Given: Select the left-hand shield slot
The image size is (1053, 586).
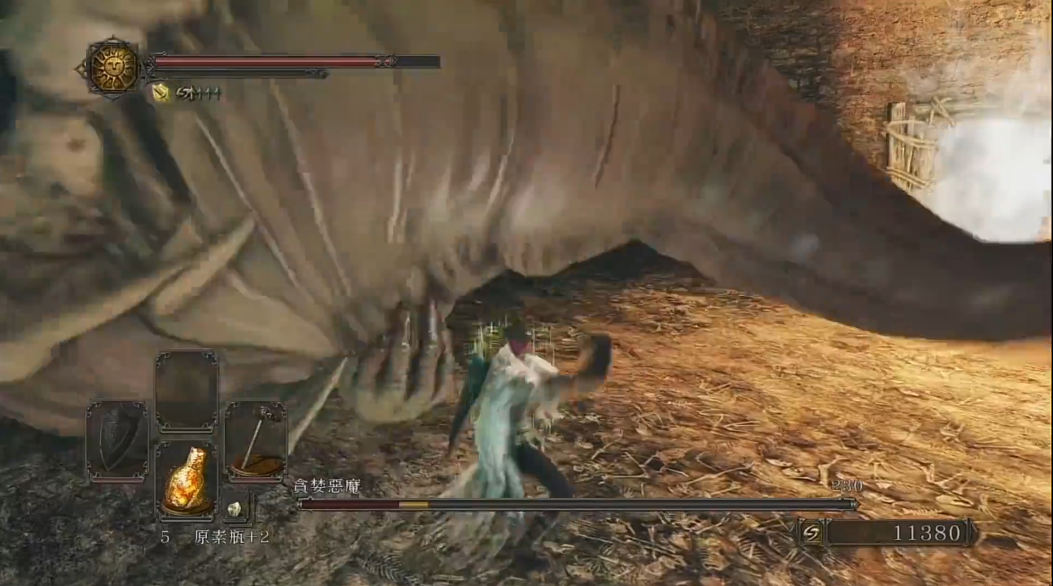Looking at the screenshot, I should (117, 441).
